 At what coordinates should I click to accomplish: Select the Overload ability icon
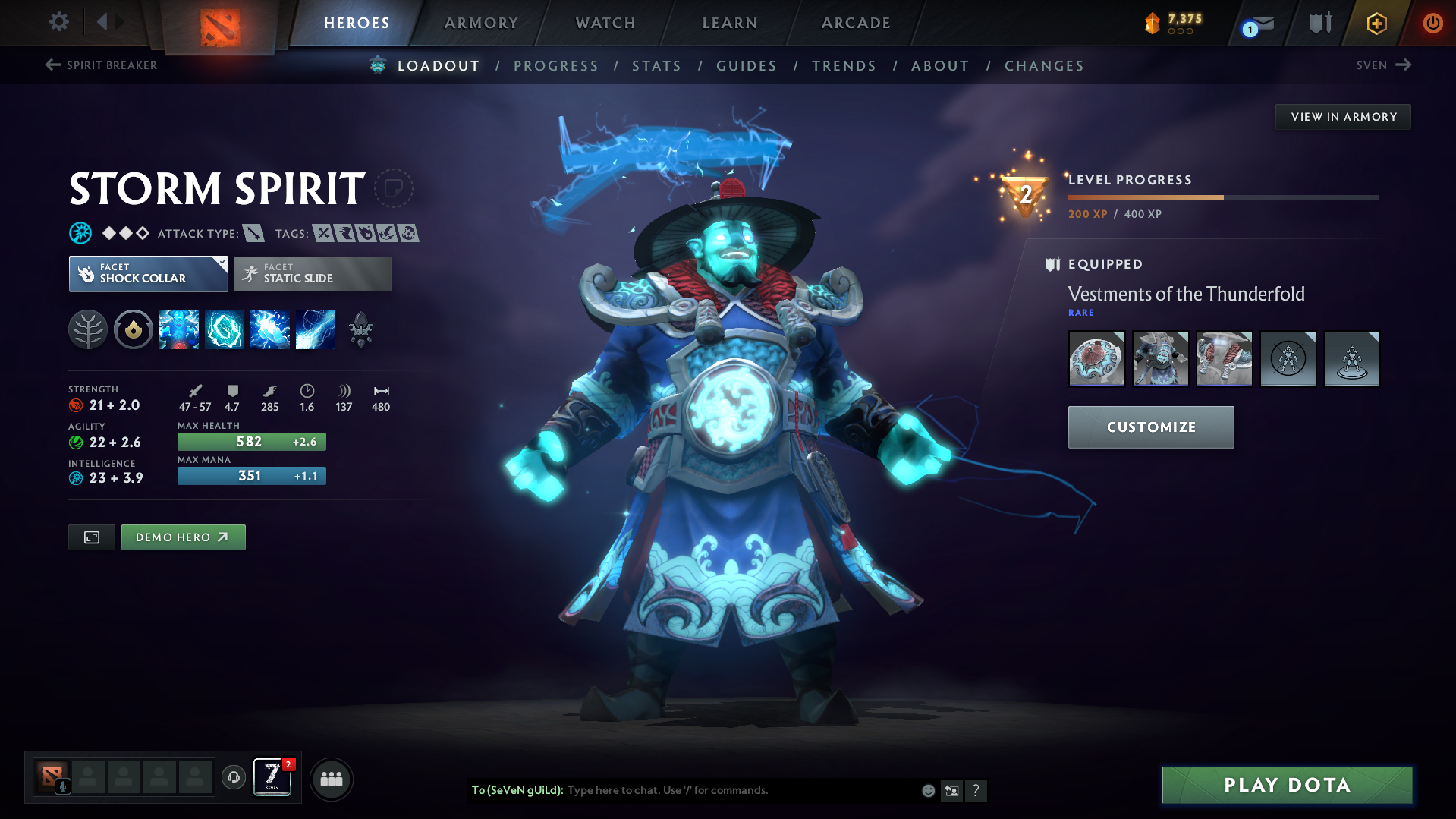point(270,329)
